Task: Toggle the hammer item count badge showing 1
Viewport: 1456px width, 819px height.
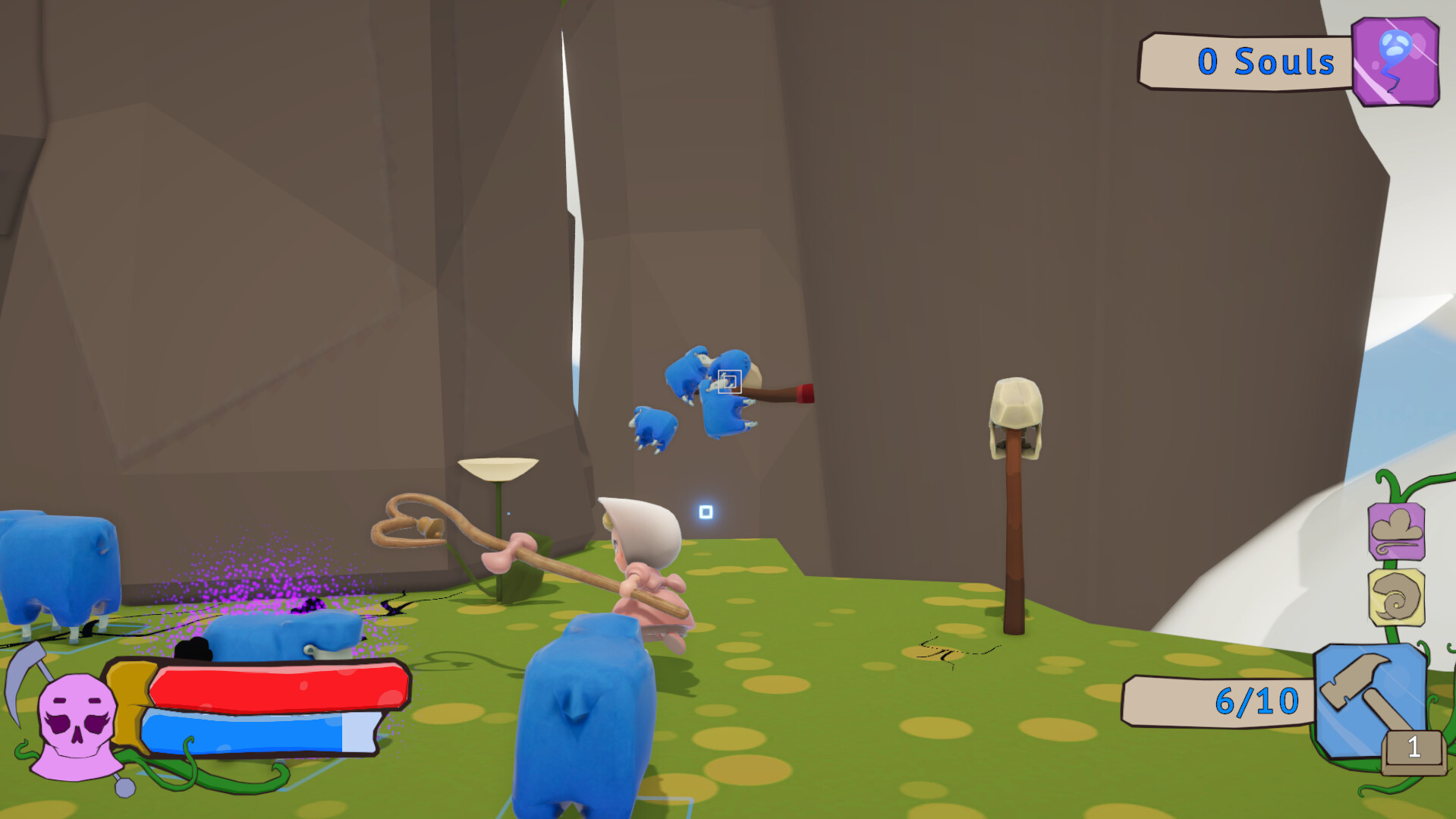Action: [x=1414, y=748]
